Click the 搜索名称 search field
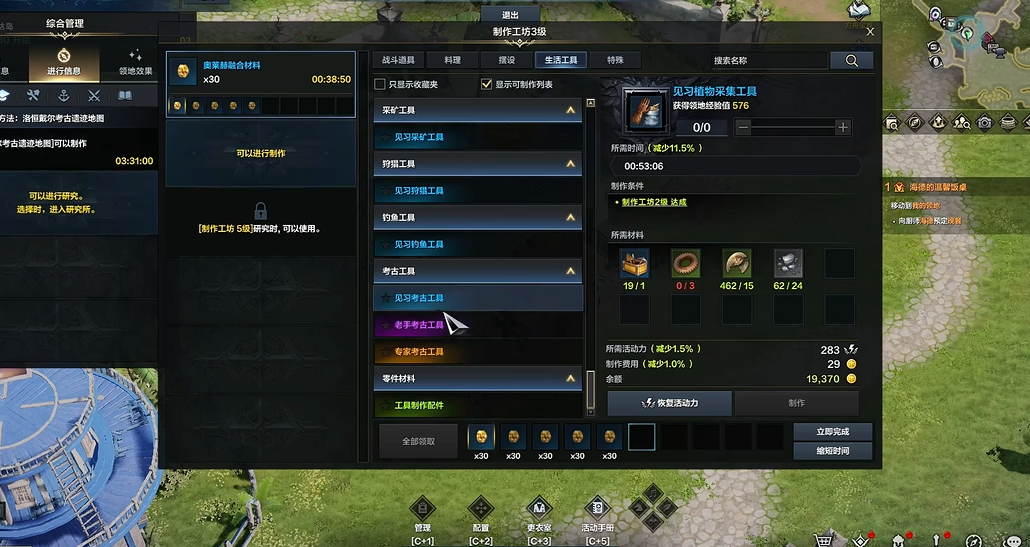 [x=770, y=61]
